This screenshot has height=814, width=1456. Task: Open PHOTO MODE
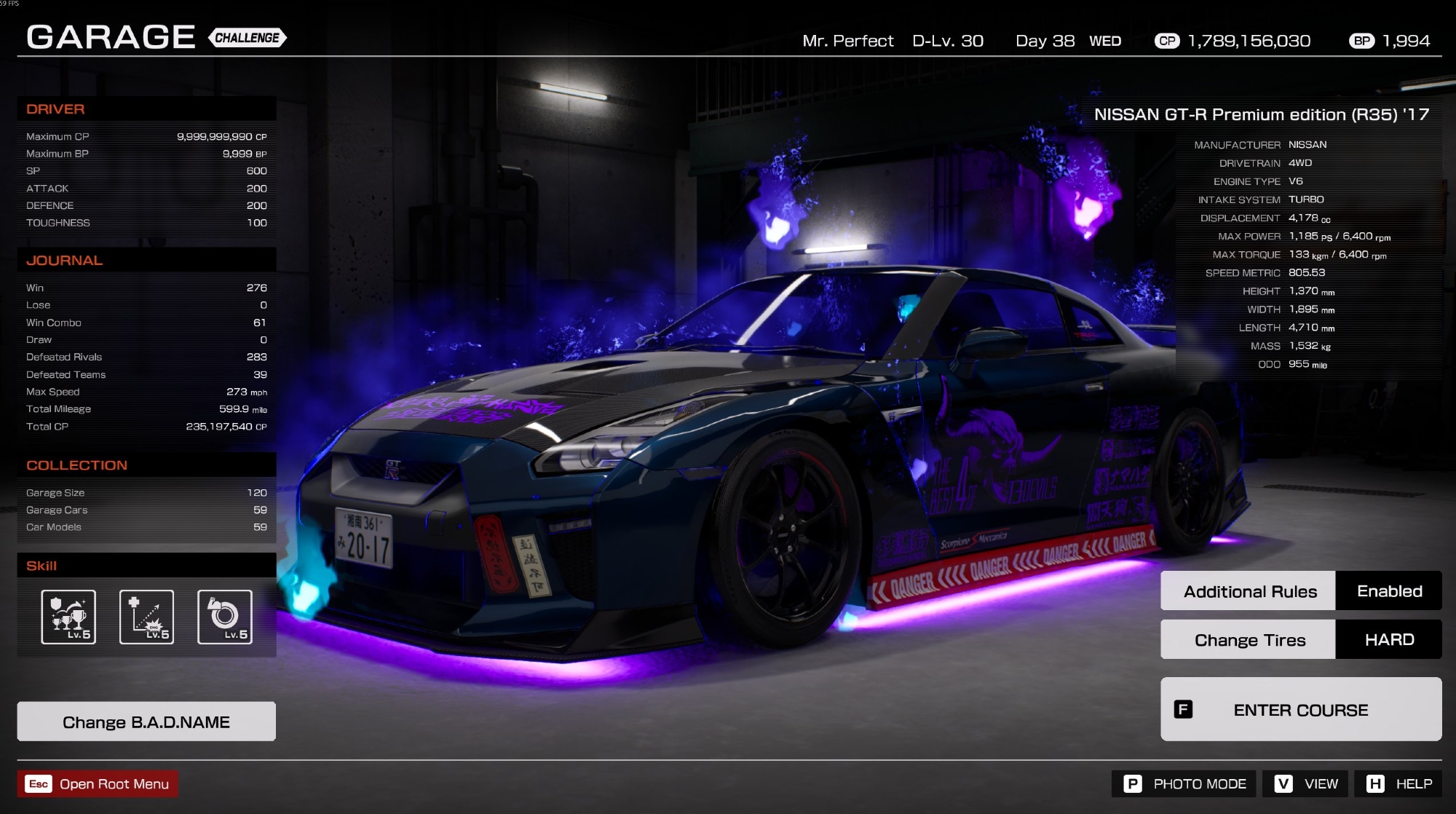click(x=1184, y=783)
